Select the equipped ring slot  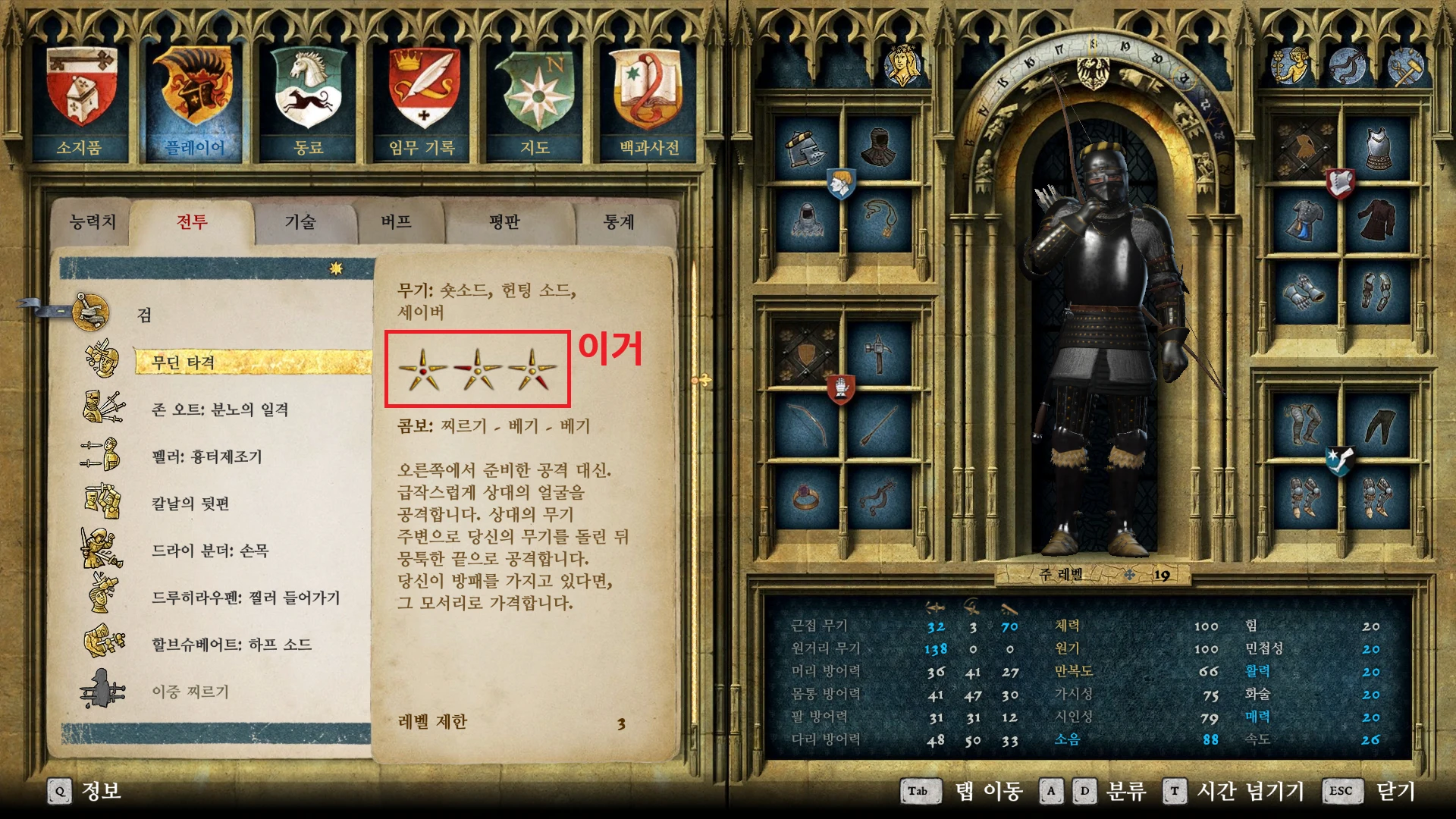pyautogui.click(x=805, y=498)
